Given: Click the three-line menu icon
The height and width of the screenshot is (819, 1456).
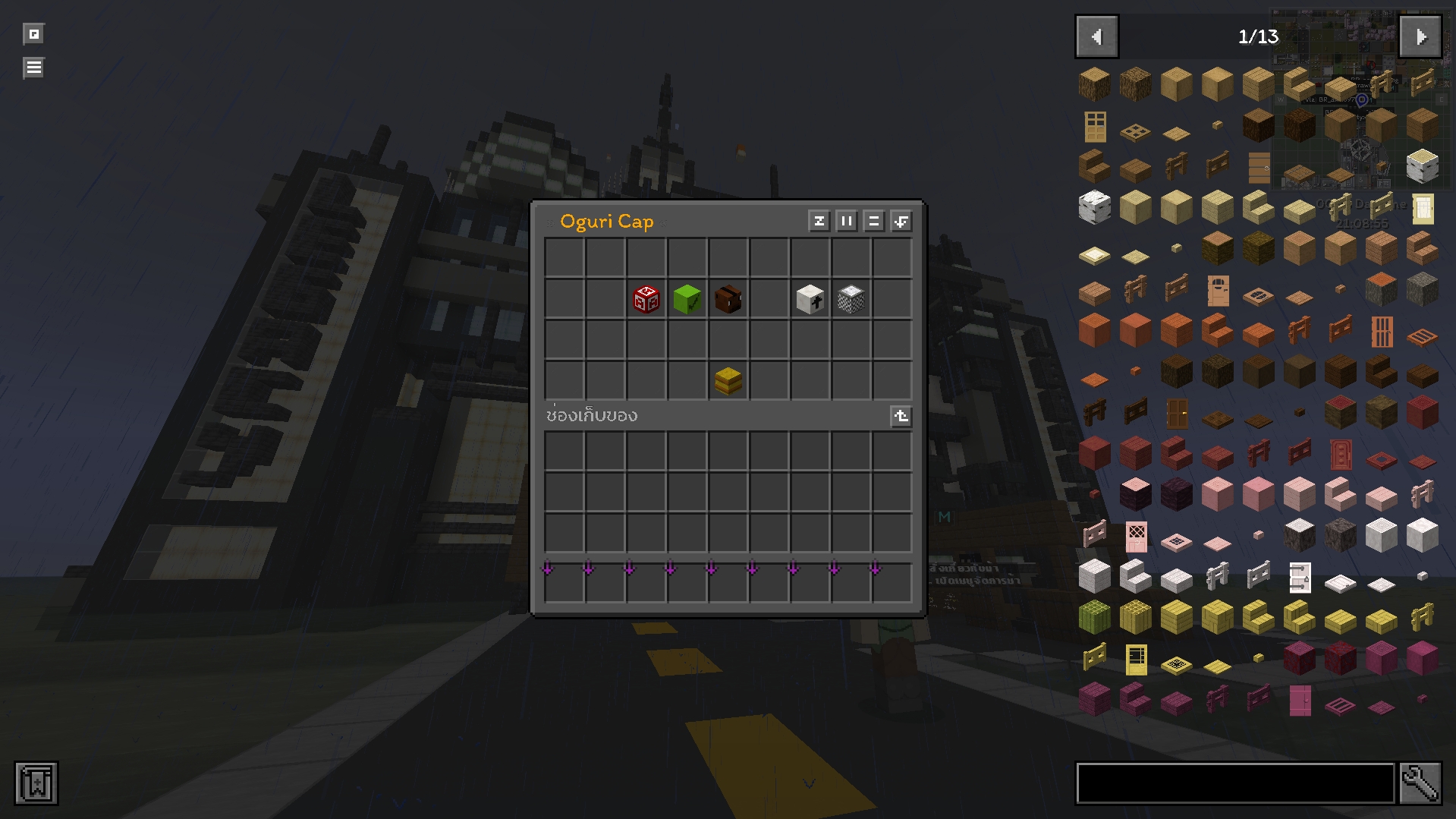Looking at the screenshot, I should (x=33, y=68).
